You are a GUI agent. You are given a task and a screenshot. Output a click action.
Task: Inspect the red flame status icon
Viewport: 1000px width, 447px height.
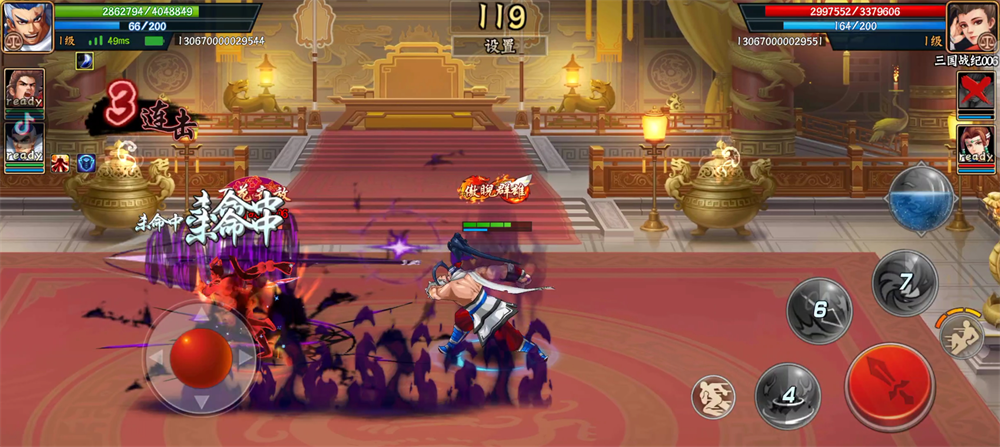tap(61, 162)
